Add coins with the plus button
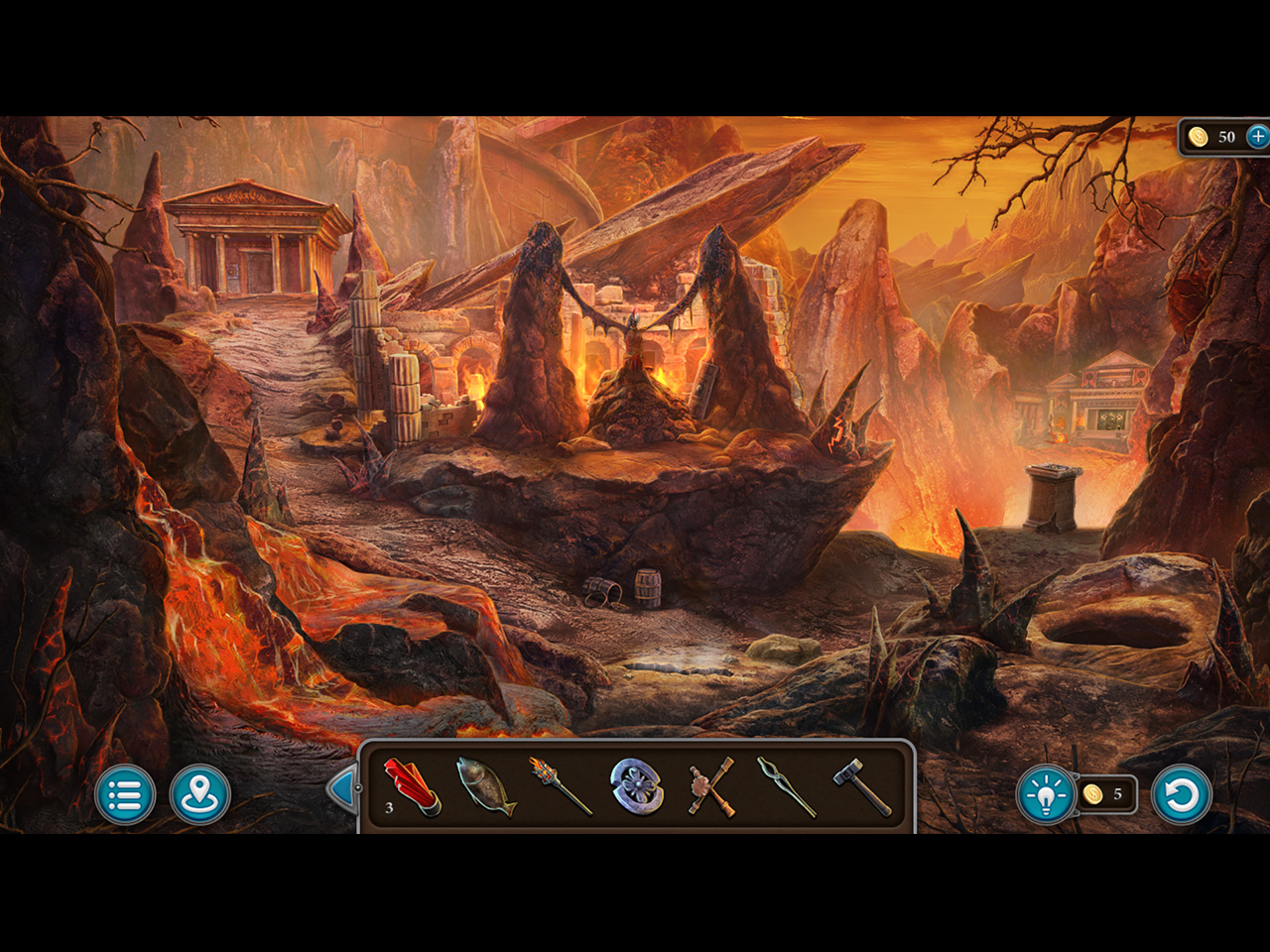This screenshot has width=1270, height=952. (x=1257, y=137)
